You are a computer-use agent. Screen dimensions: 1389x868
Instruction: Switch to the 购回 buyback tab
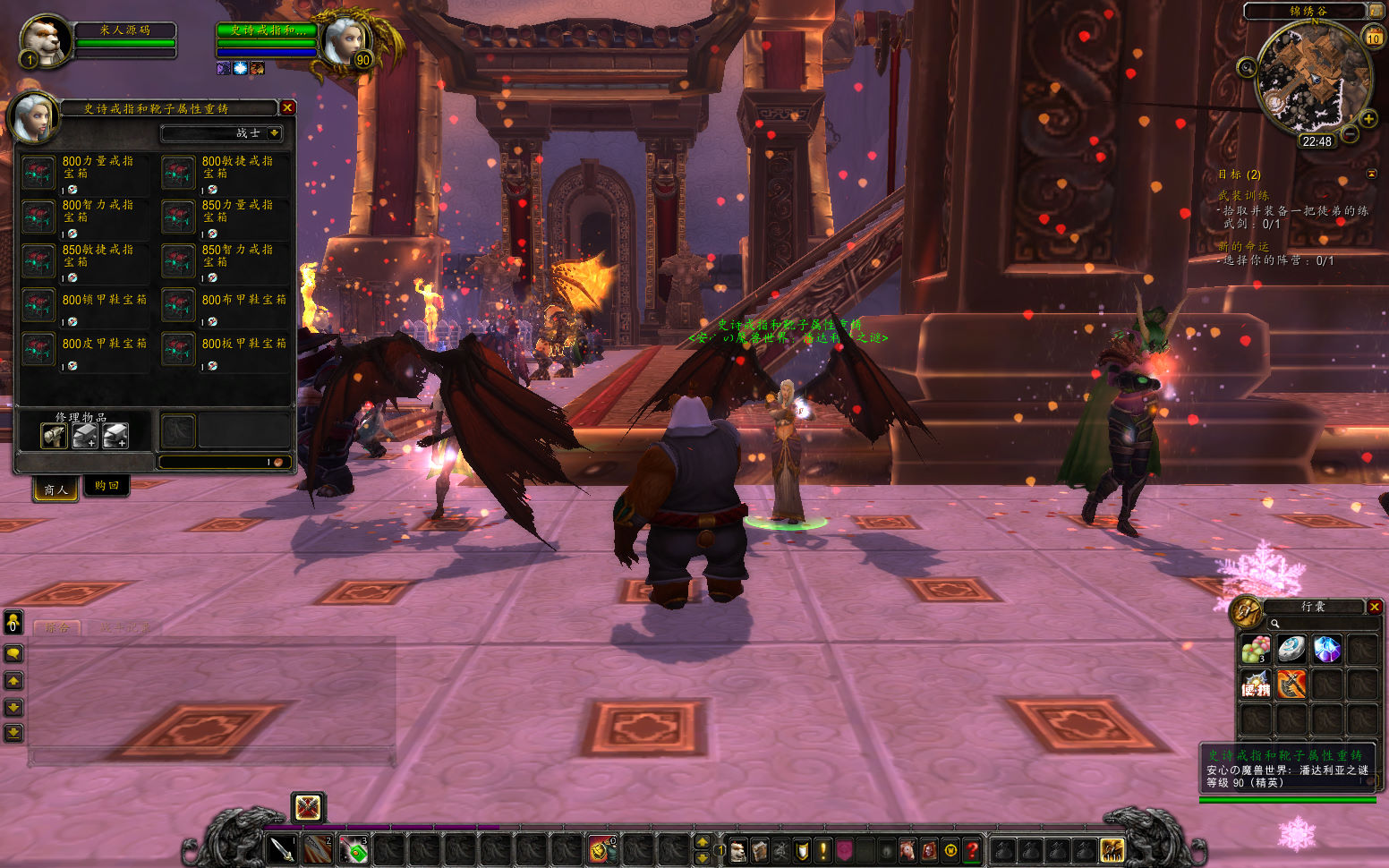(107, 486)
